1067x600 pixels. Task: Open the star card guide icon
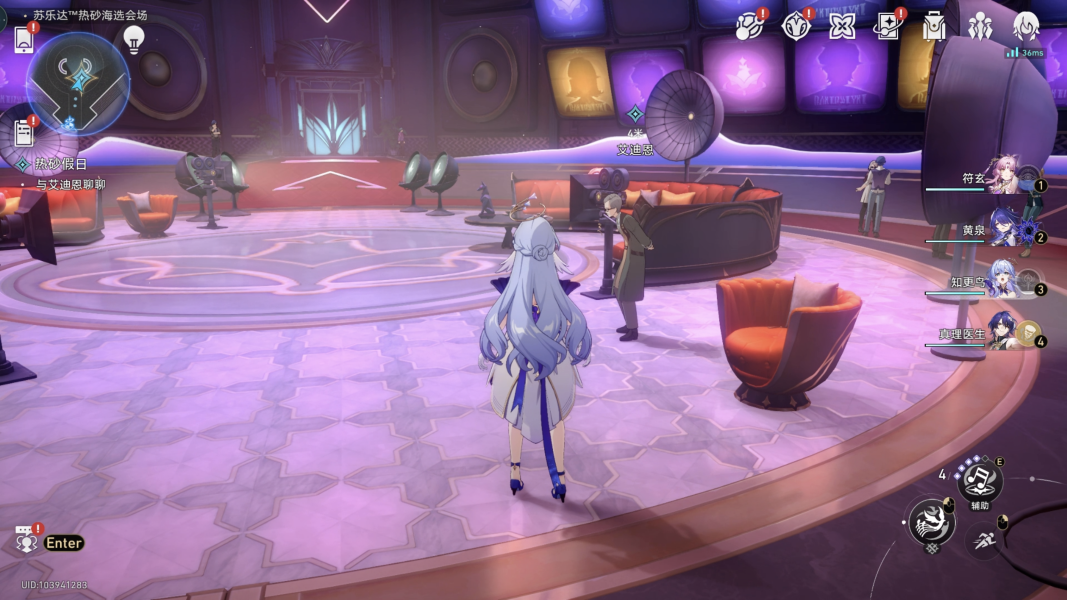[x=888, y=25]
